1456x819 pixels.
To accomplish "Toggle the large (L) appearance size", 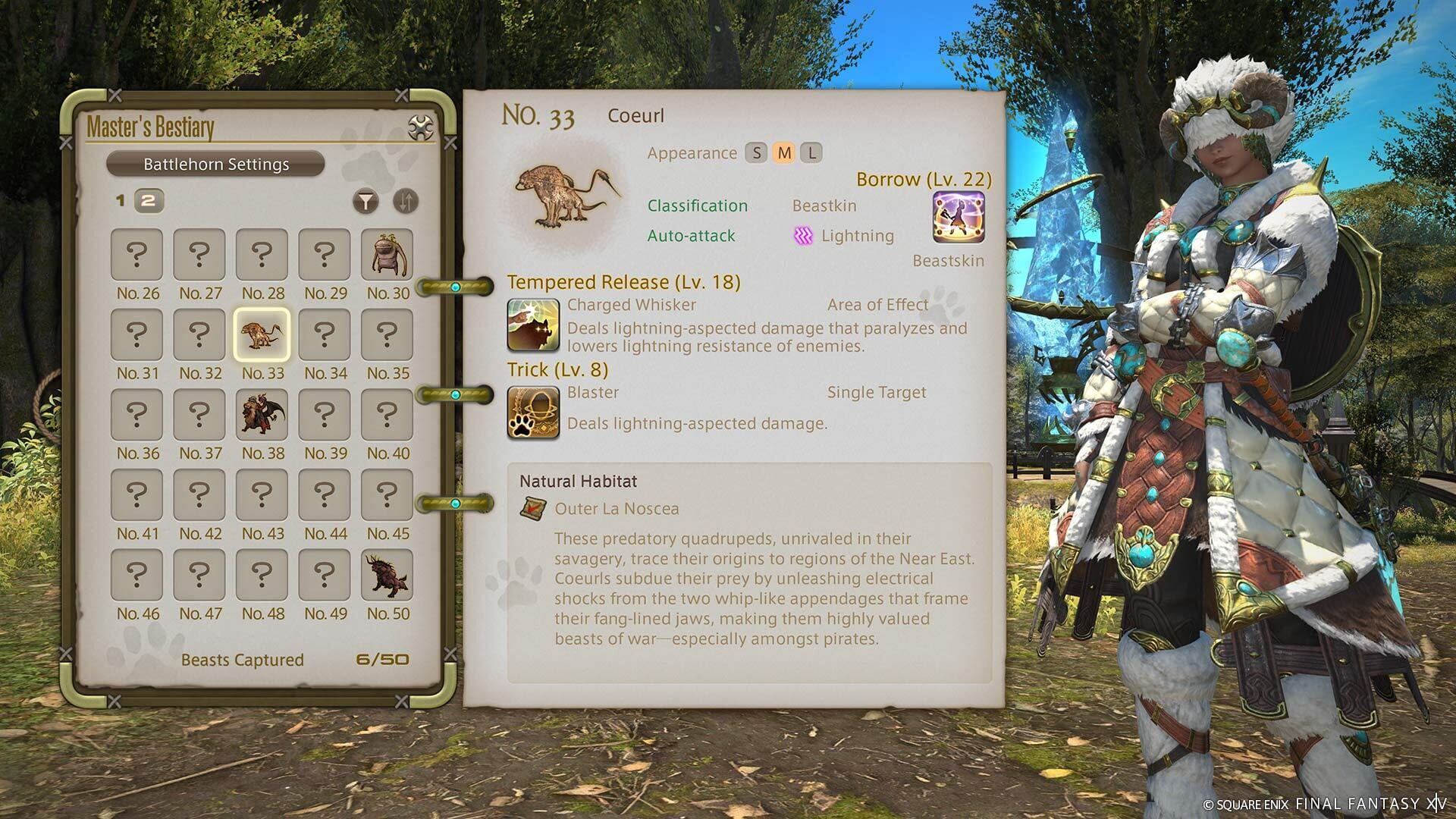I will tap(811, 152).
